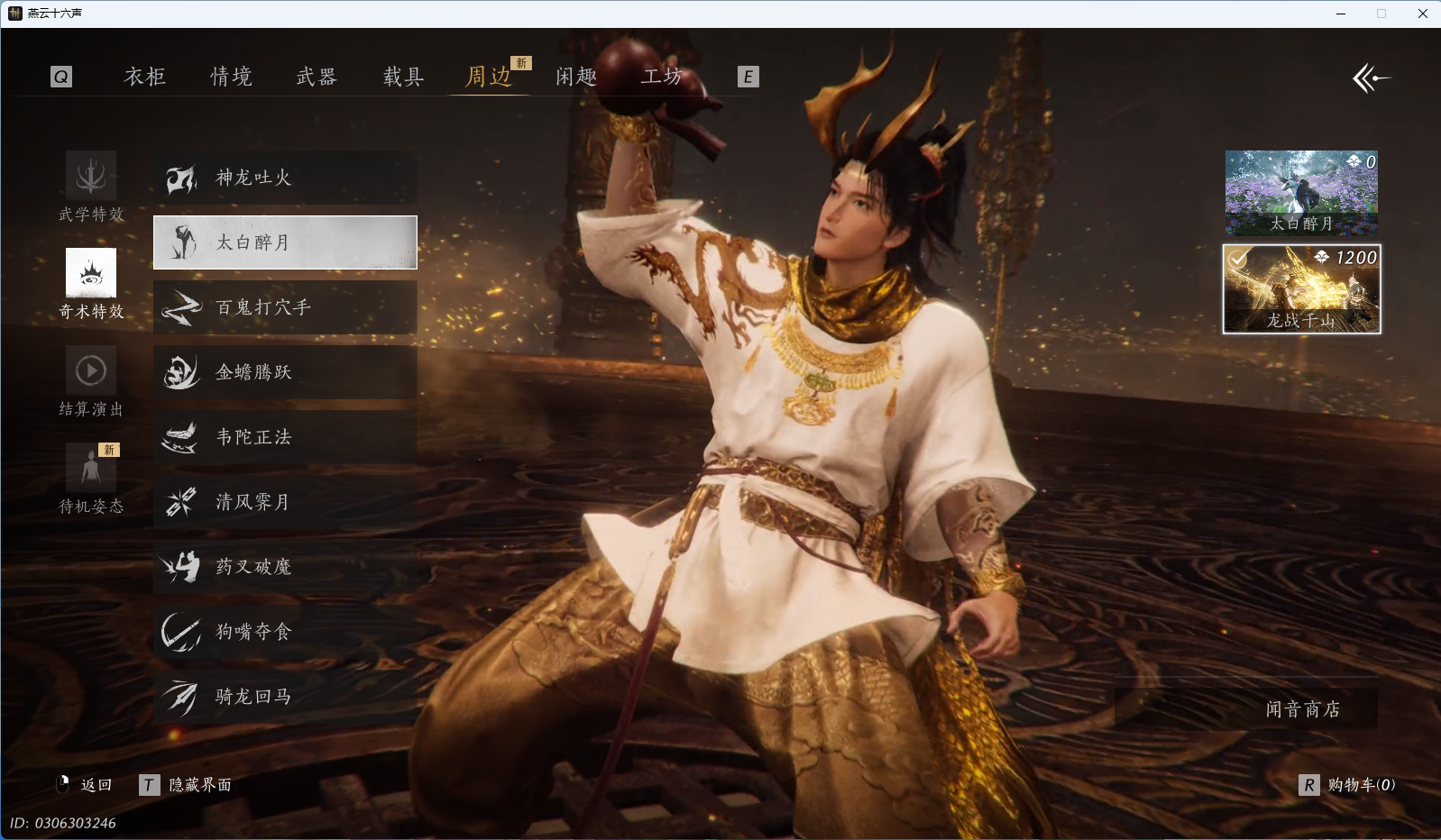The width and height of the screenshot is (1441, 840).
Task: Select the 骑龙回马 entry
Action: [285, 697]
